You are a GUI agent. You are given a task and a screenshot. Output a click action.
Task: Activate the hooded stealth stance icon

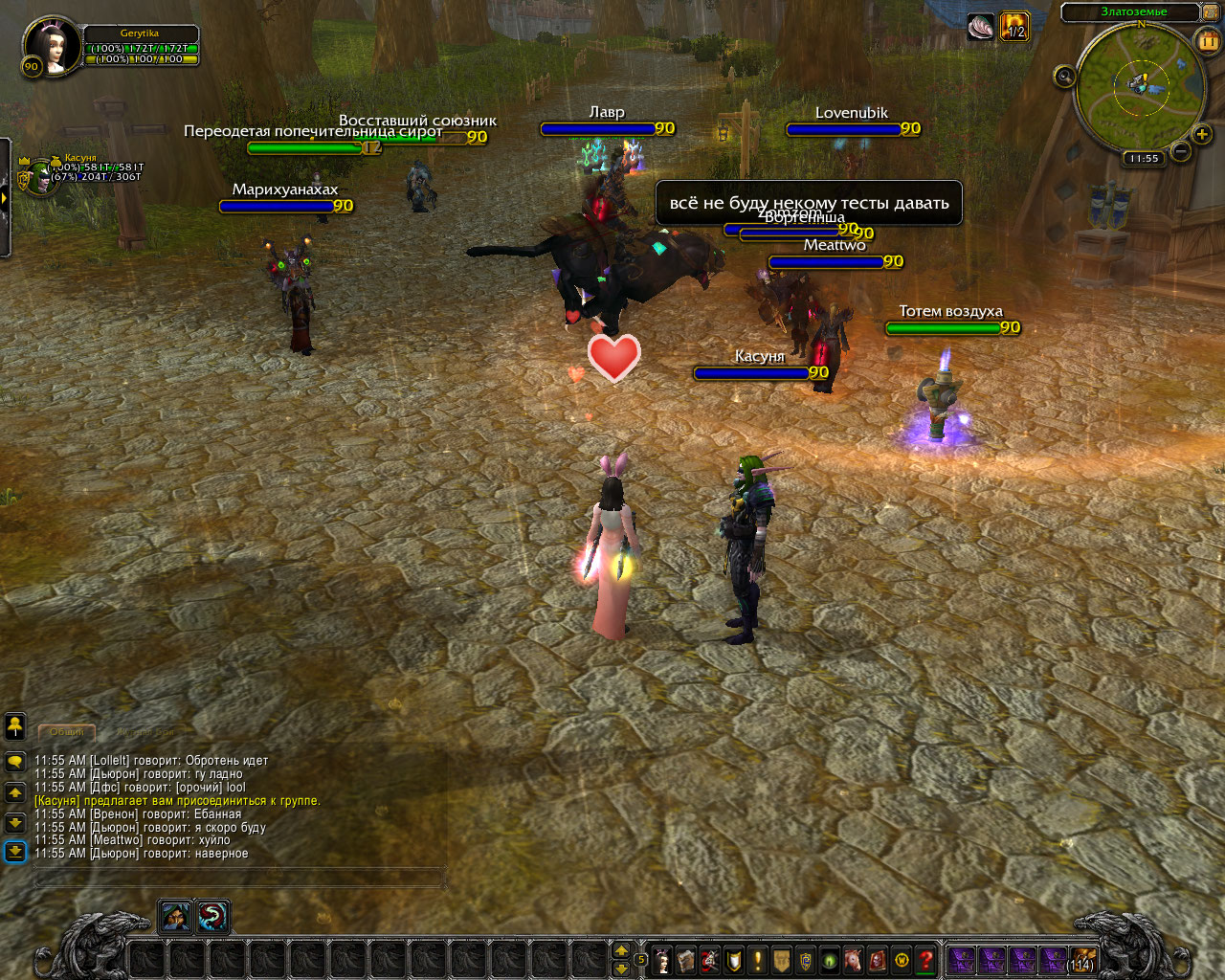tap(175, 917)
